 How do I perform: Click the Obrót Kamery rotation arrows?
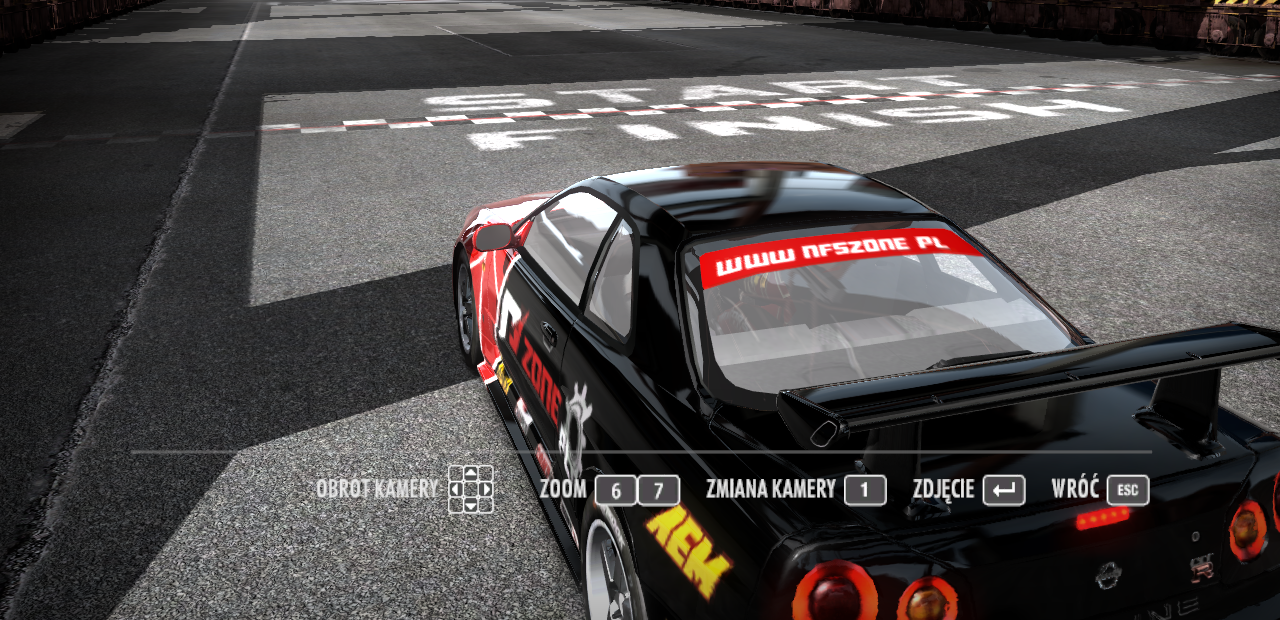coord(470,489)
